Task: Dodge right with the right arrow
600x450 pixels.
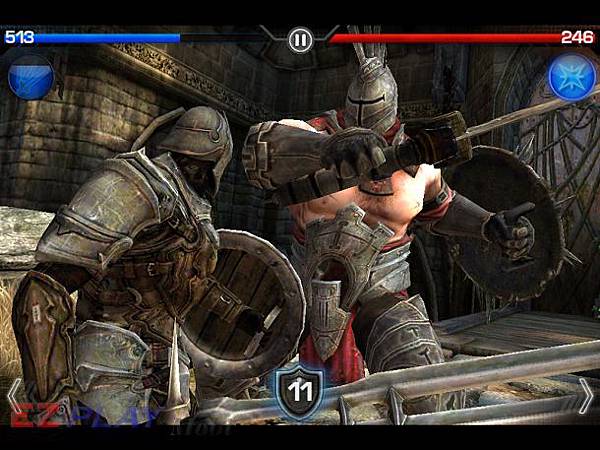Action: pyautogui.click(x=586, y=396)
